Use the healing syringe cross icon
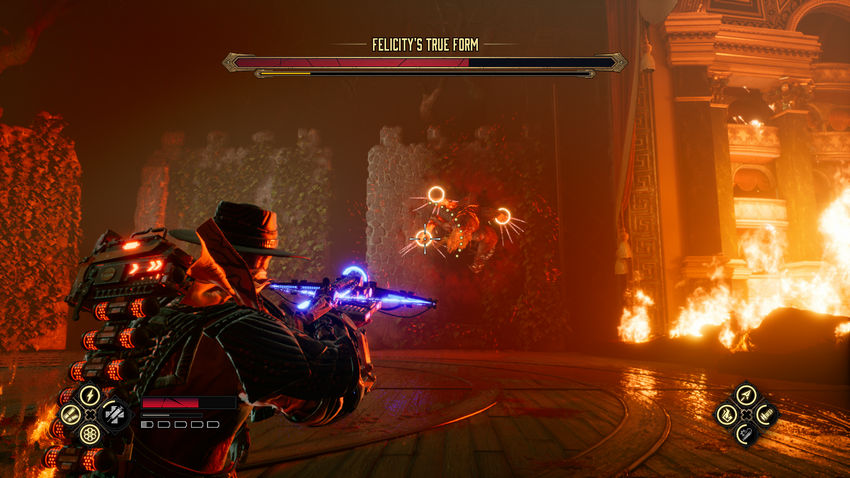This screenshot has width=850, height=478. (x=116, y=413)
